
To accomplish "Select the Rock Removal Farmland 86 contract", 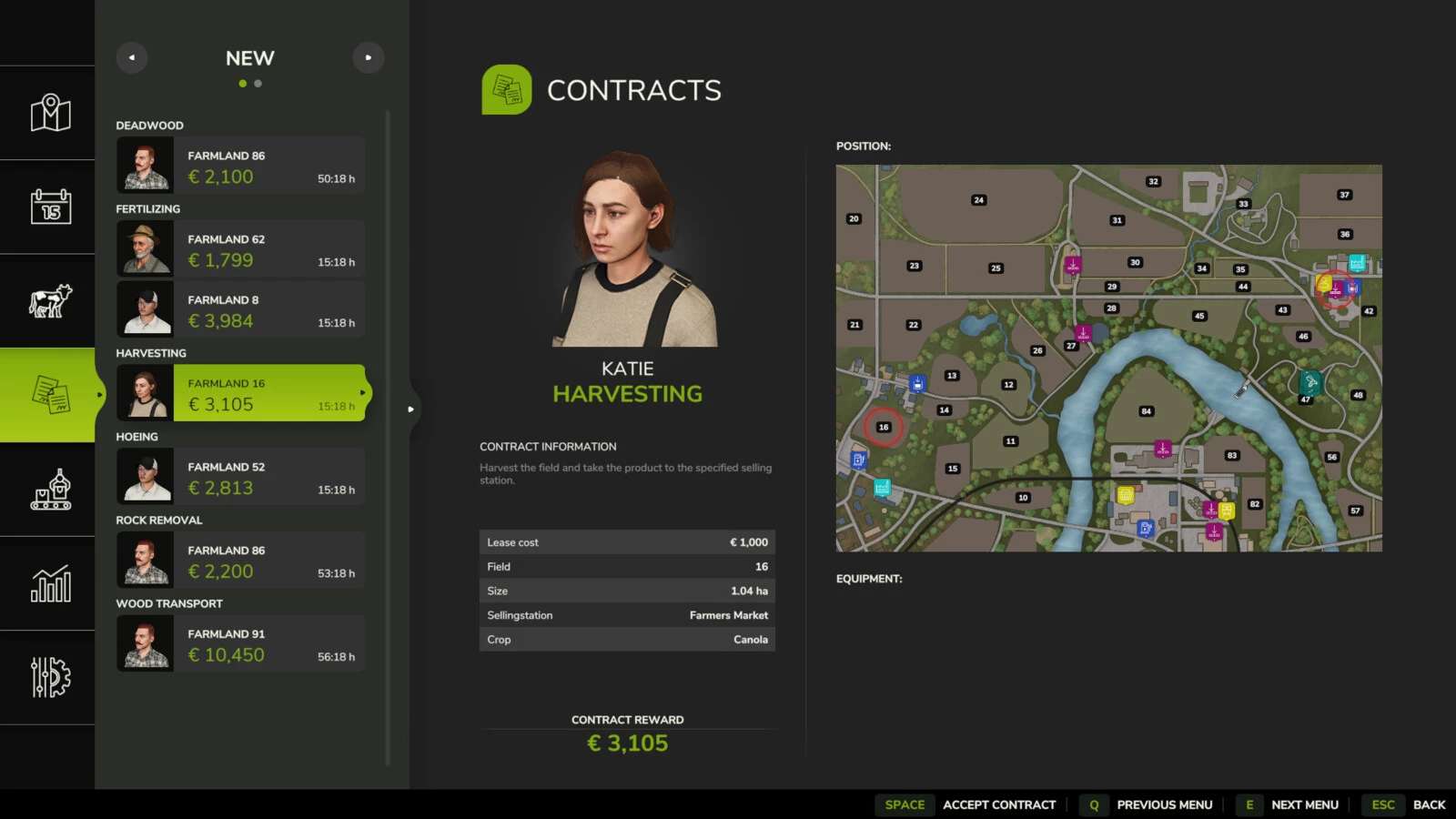I will click(241, 561).
